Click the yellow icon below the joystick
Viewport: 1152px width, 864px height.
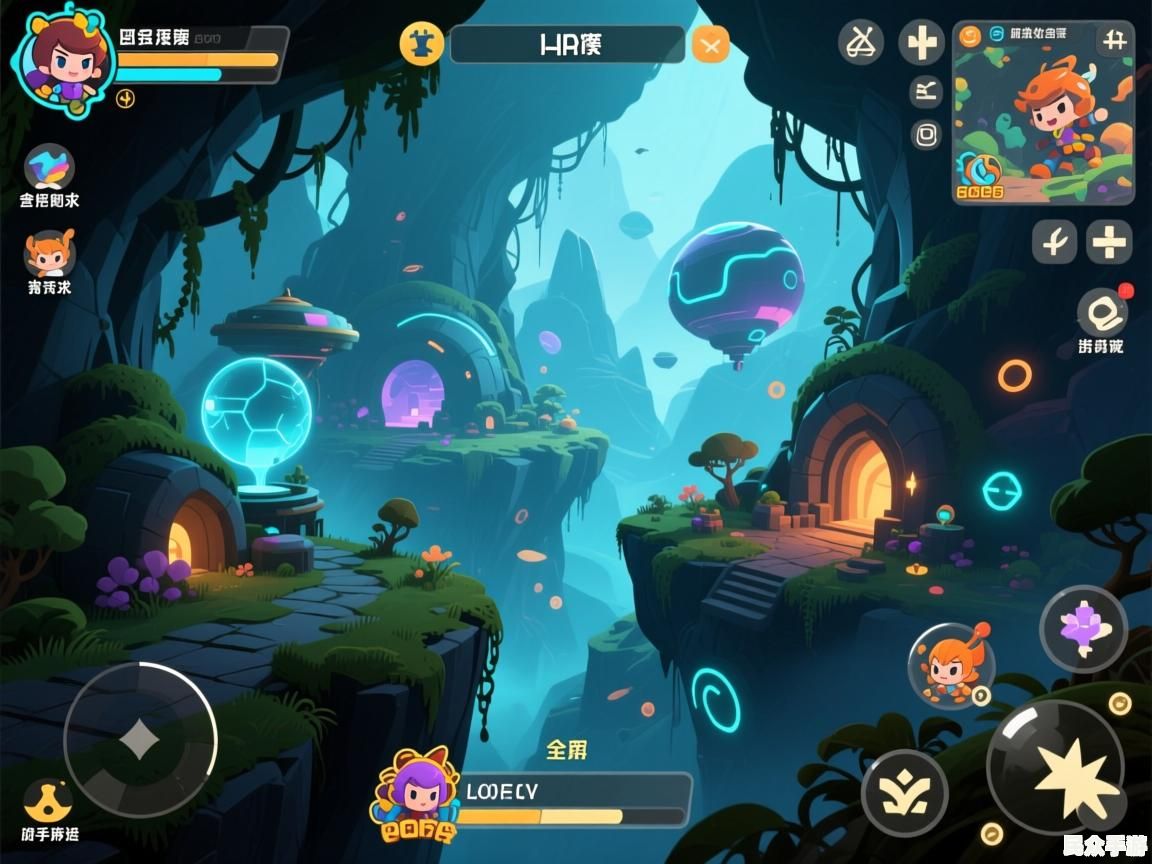49,802
